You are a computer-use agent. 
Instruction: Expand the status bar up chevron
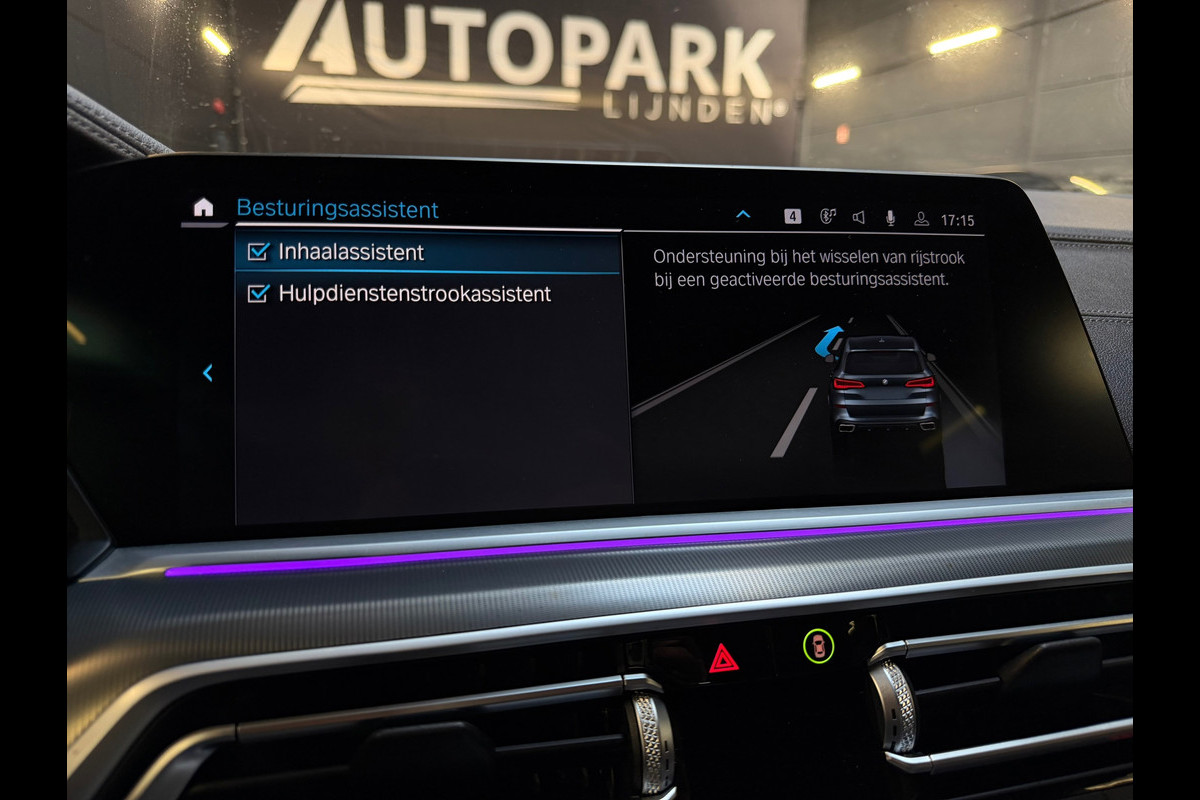tap(743, 215)
